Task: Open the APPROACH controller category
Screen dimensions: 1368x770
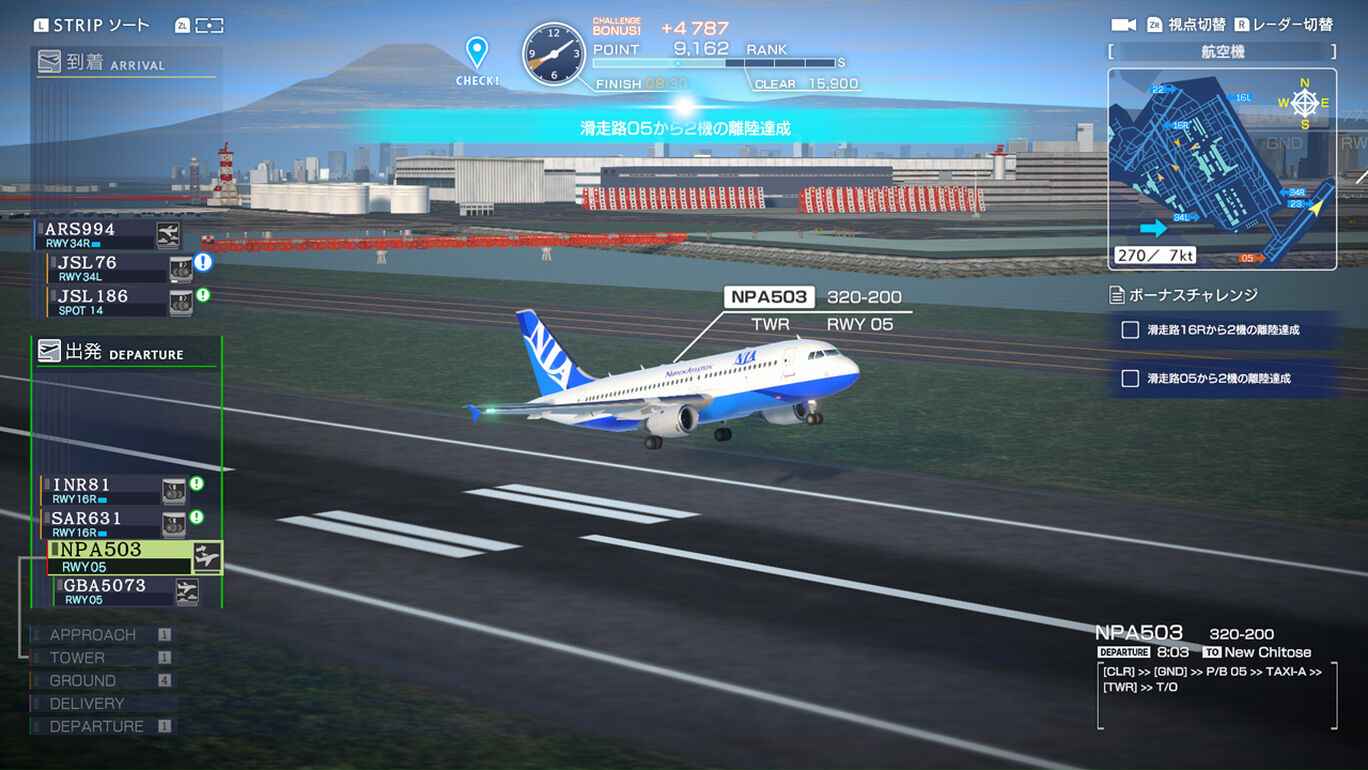Action: [93, 635]
